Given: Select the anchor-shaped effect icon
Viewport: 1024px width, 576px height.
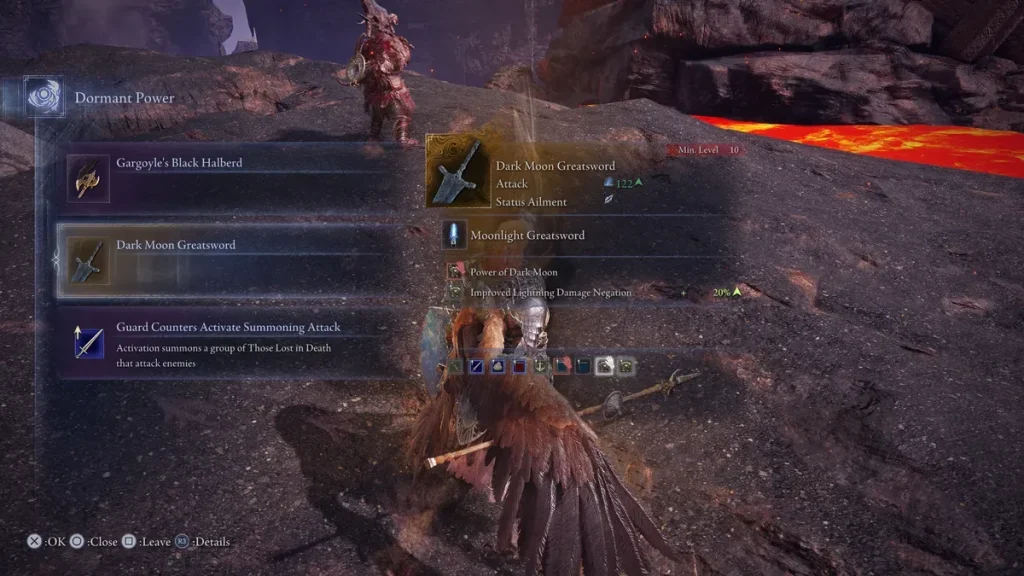Looking at the screenshot, I should click(542, 367).
